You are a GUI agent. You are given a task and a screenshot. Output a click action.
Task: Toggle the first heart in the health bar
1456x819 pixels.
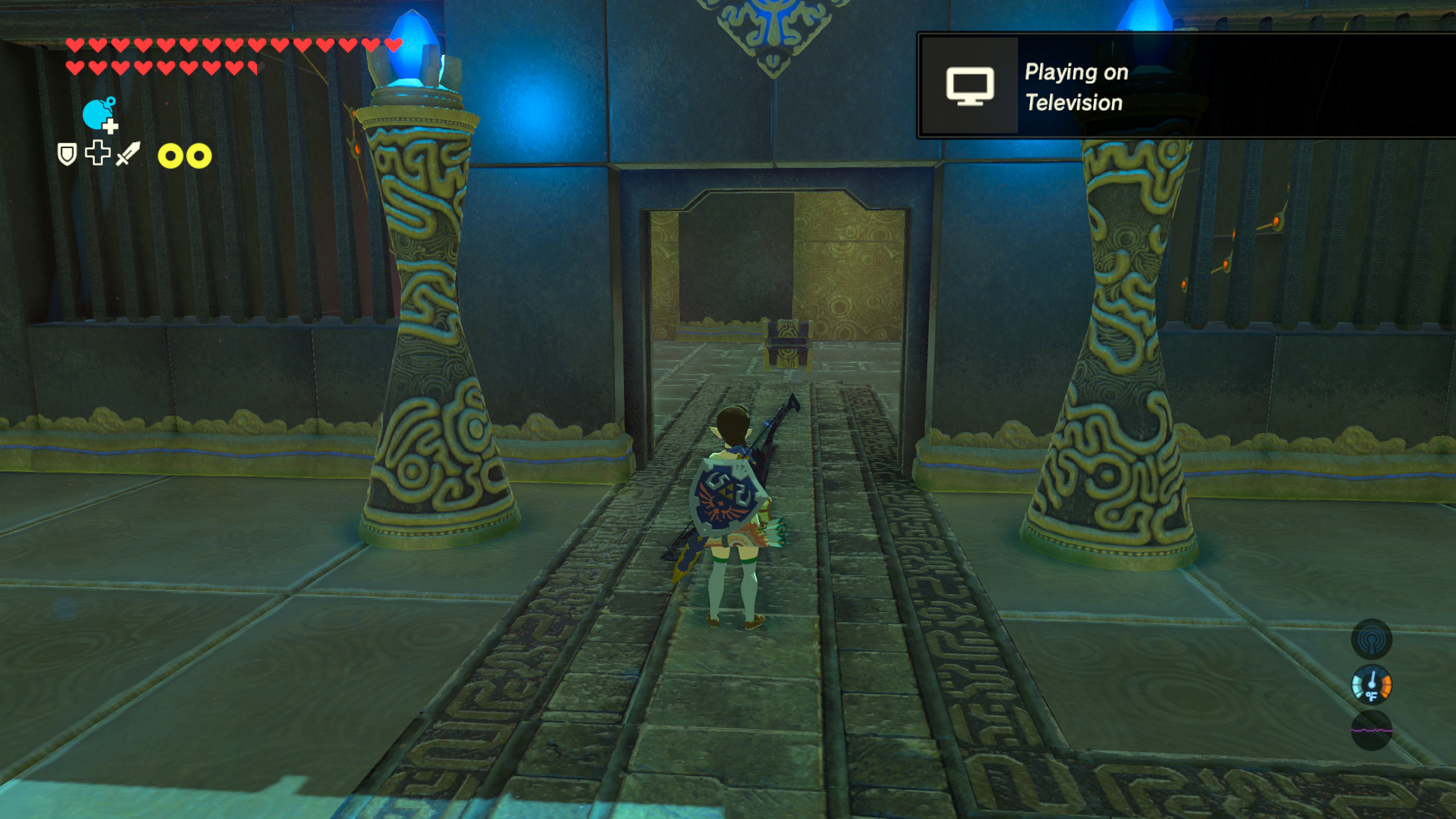[x=75, y=44]
